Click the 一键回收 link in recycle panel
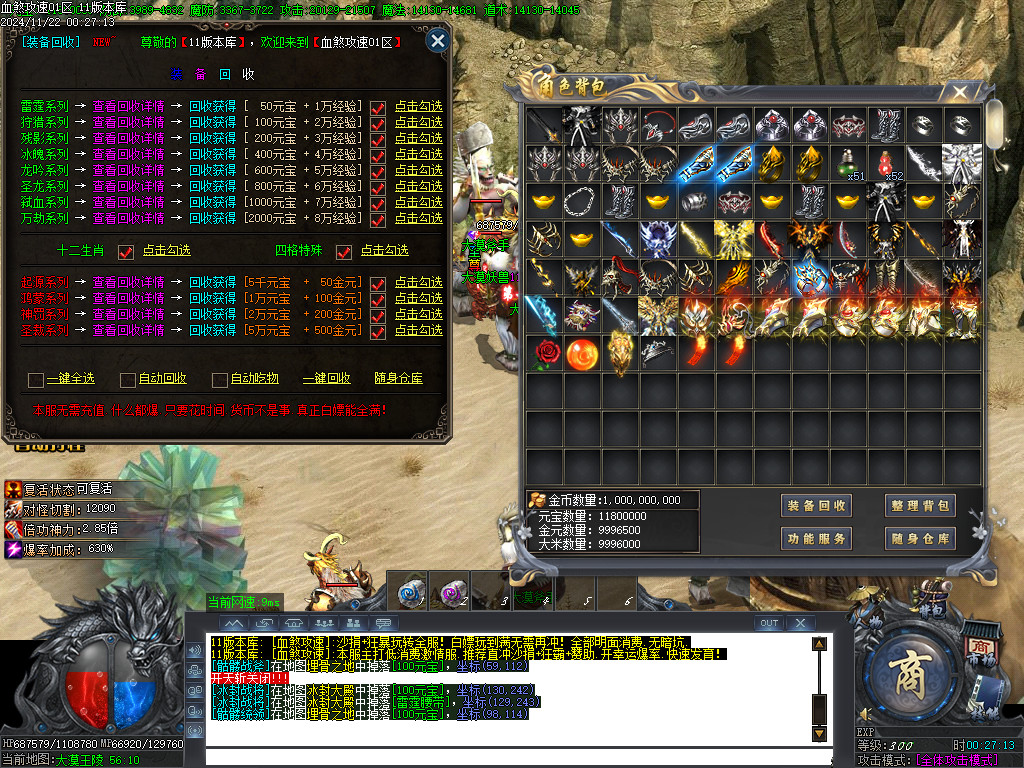 point(327,379)
